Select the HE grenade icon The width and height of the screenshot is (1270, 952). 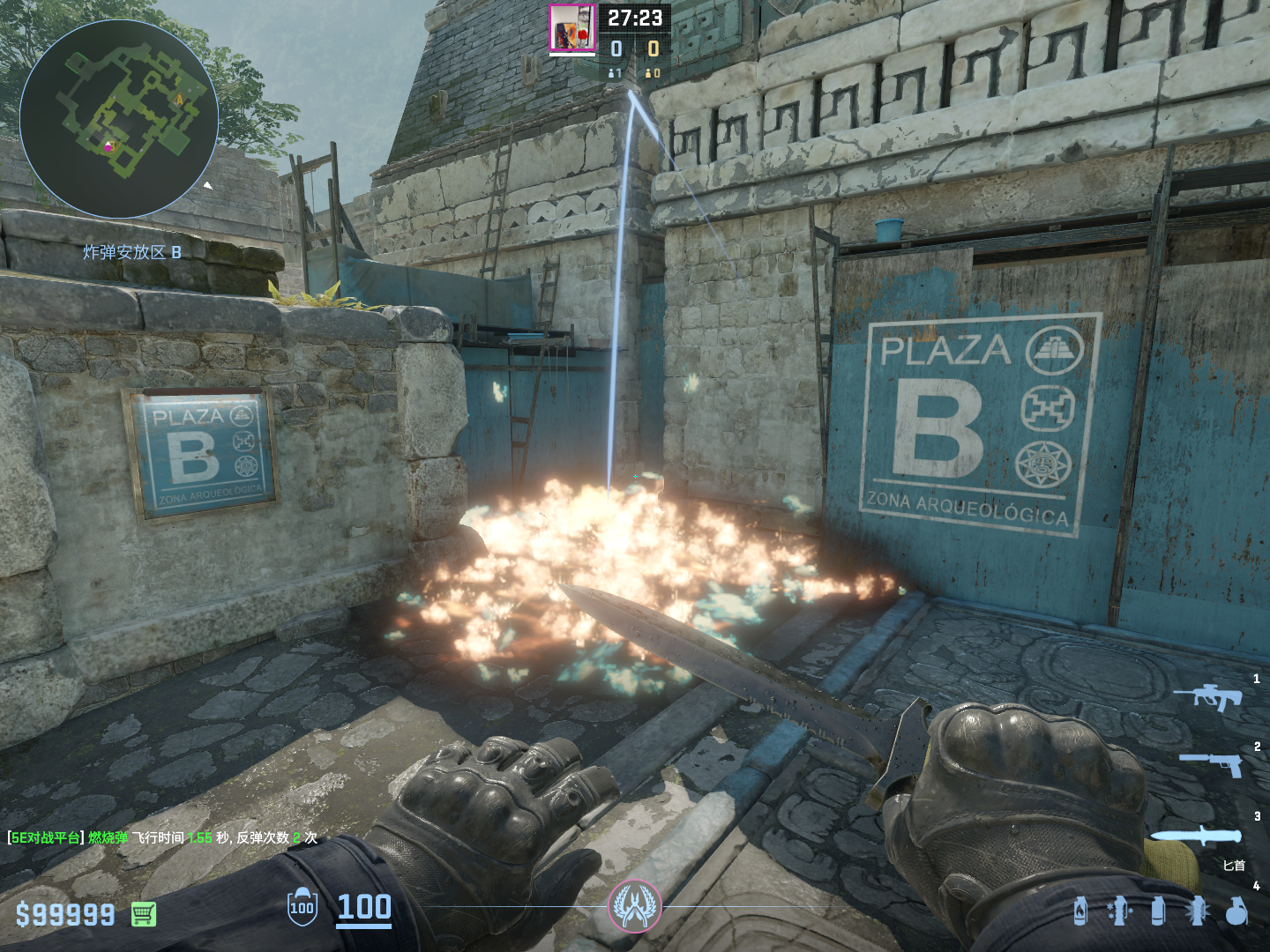tap(1236, 911)
